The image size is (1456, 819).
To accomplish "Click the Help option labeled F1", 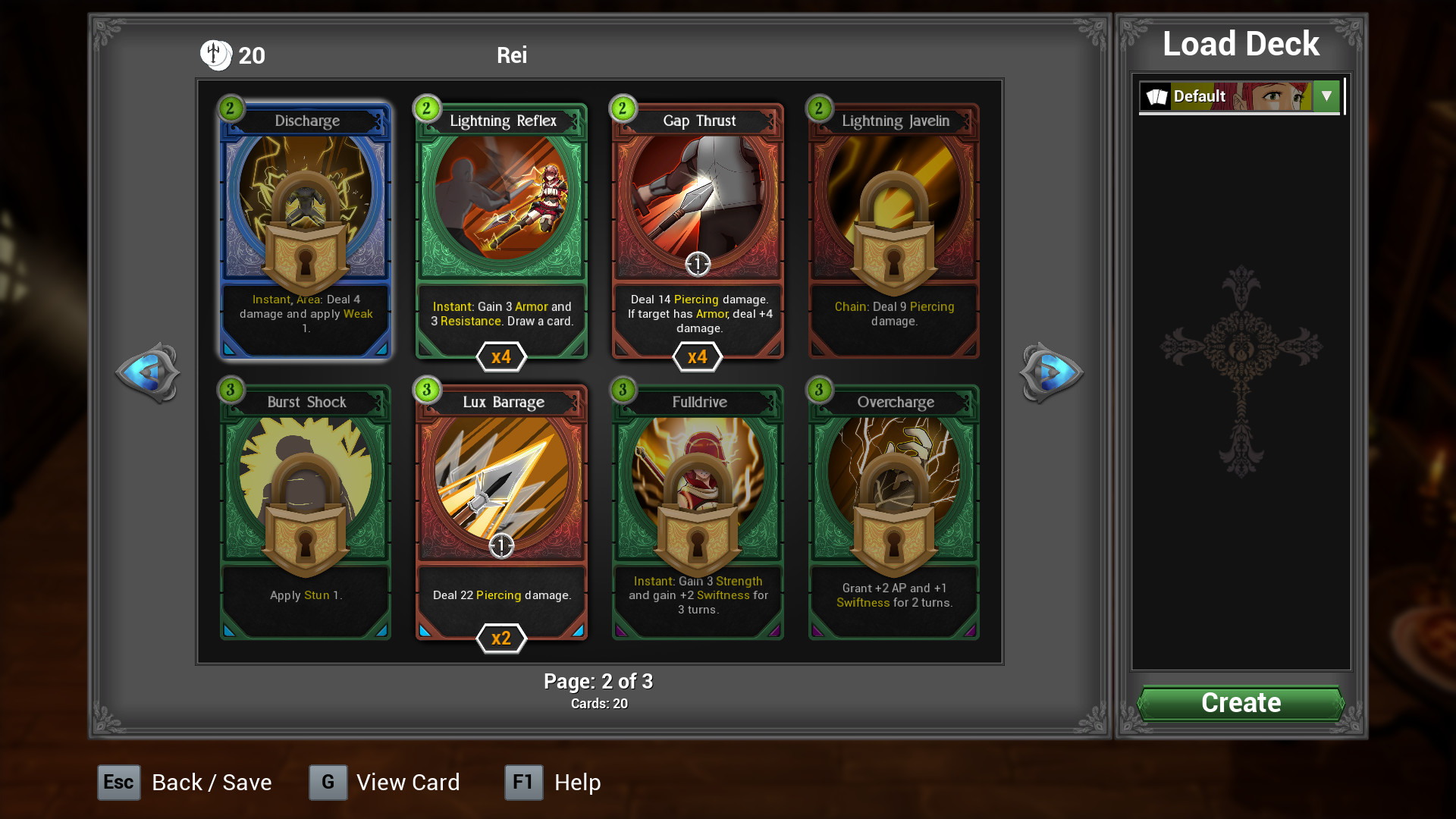I will pos(553,782).
